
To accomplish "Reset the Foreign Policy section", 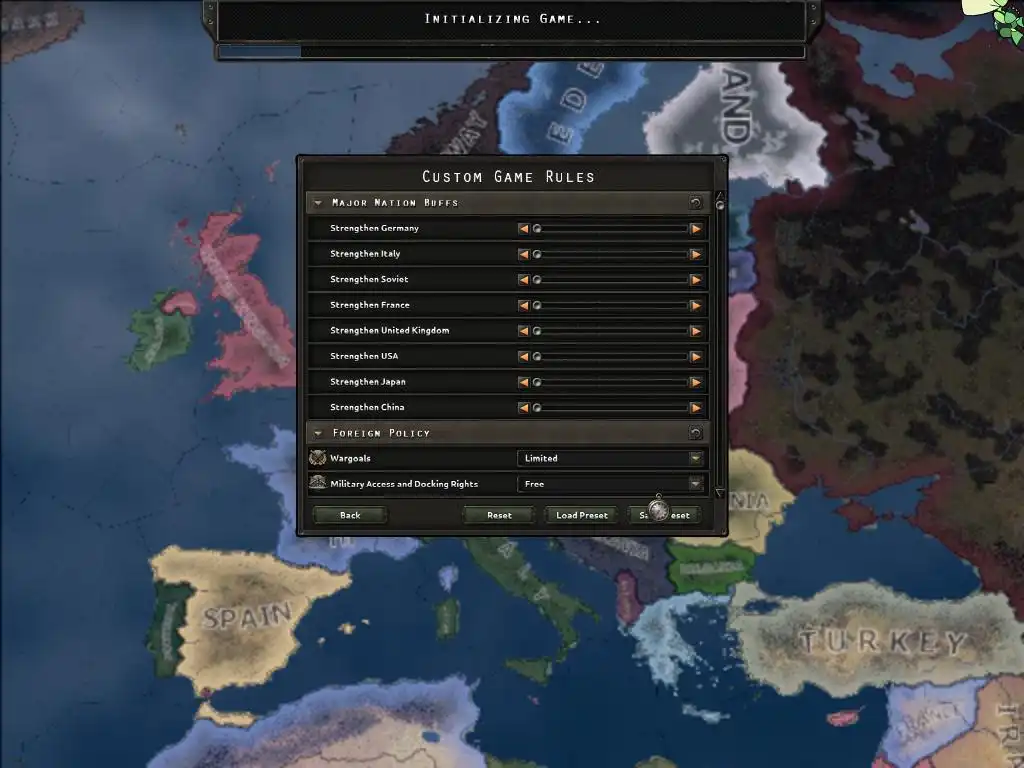I will pyautogui.click(x=695, y=433).
